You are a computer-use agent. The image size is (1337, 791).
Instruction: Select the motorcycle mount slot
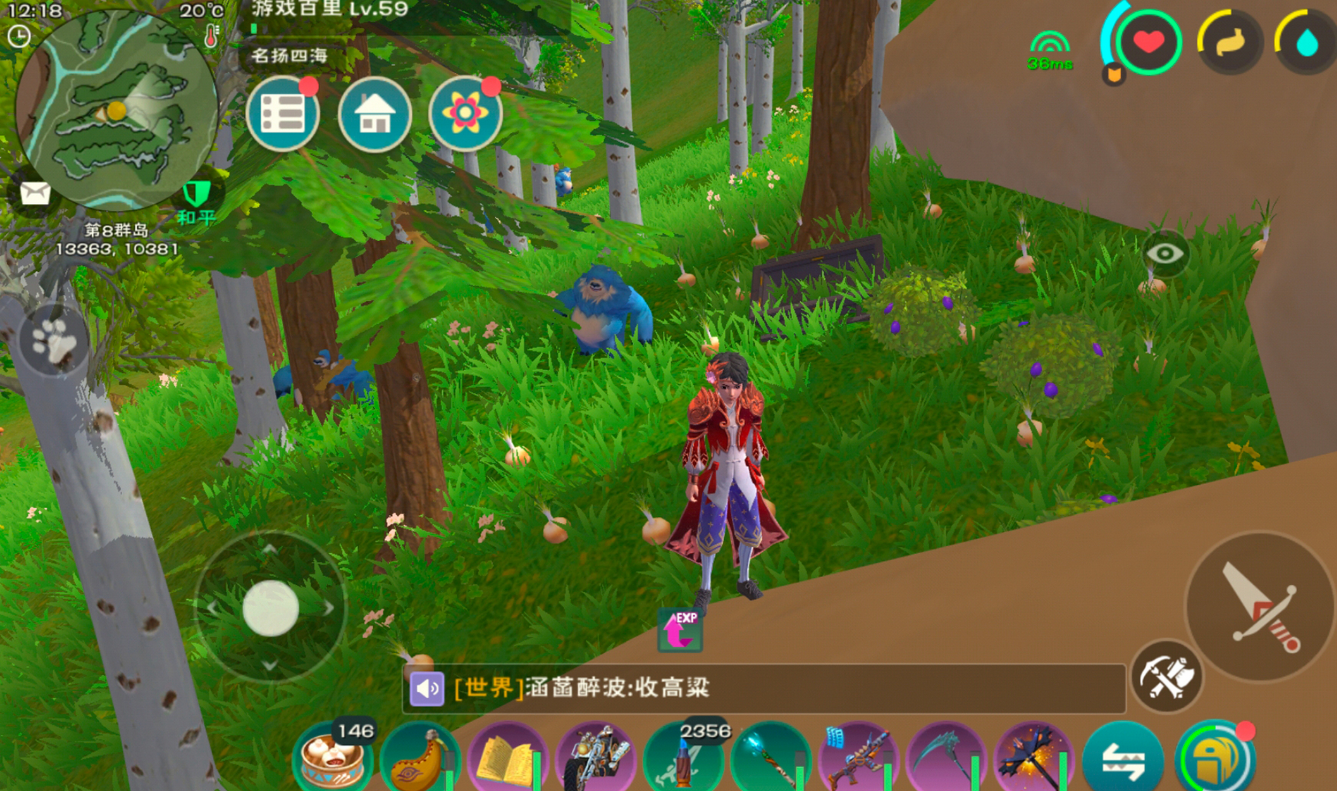[x=595, y=760]
